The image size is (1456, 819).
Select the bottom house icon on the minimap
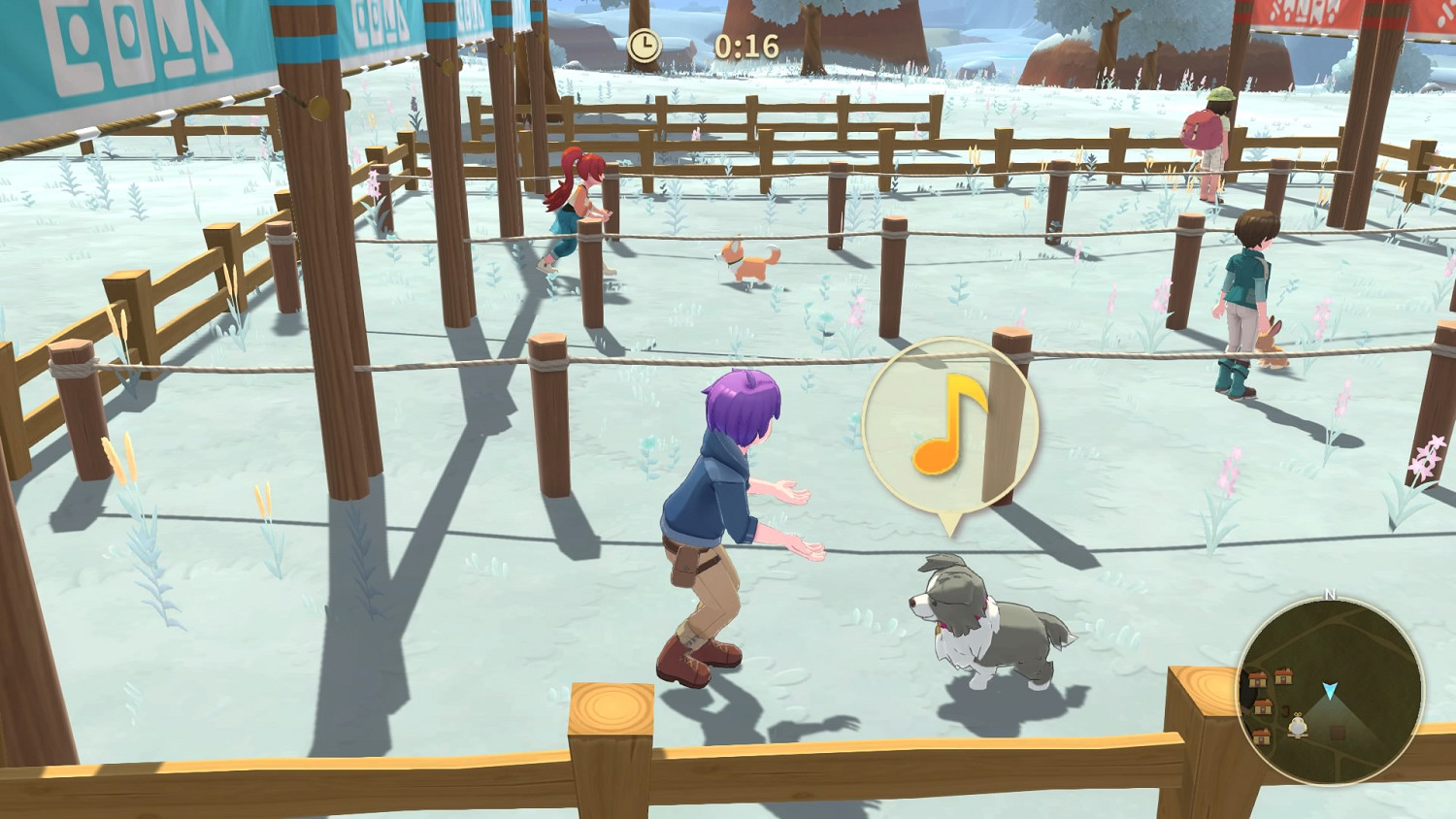tap(1260, 735)
